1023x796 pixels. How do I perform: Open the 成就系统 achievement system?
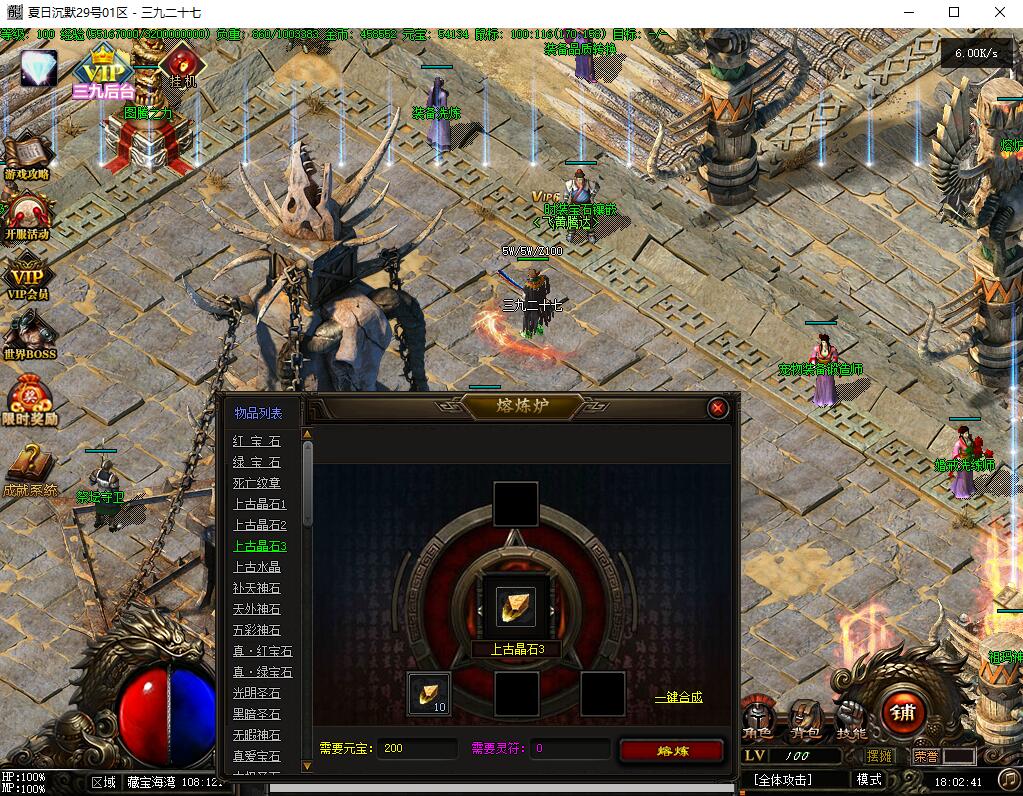point(29,468)
